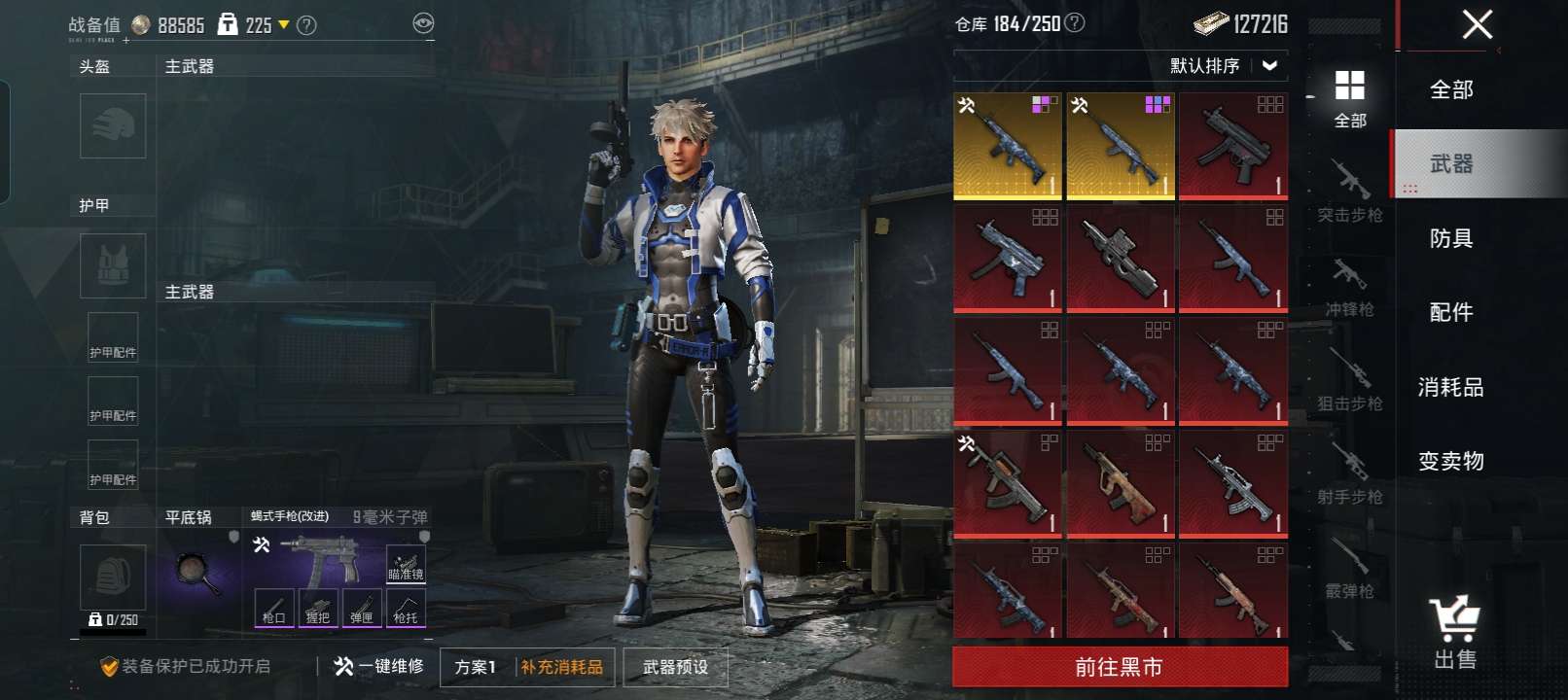This screenshot has width=1568, height=700.
Task: Select the equipped frying pan slot
Action: pyautogui.click(x=199, y=571)
